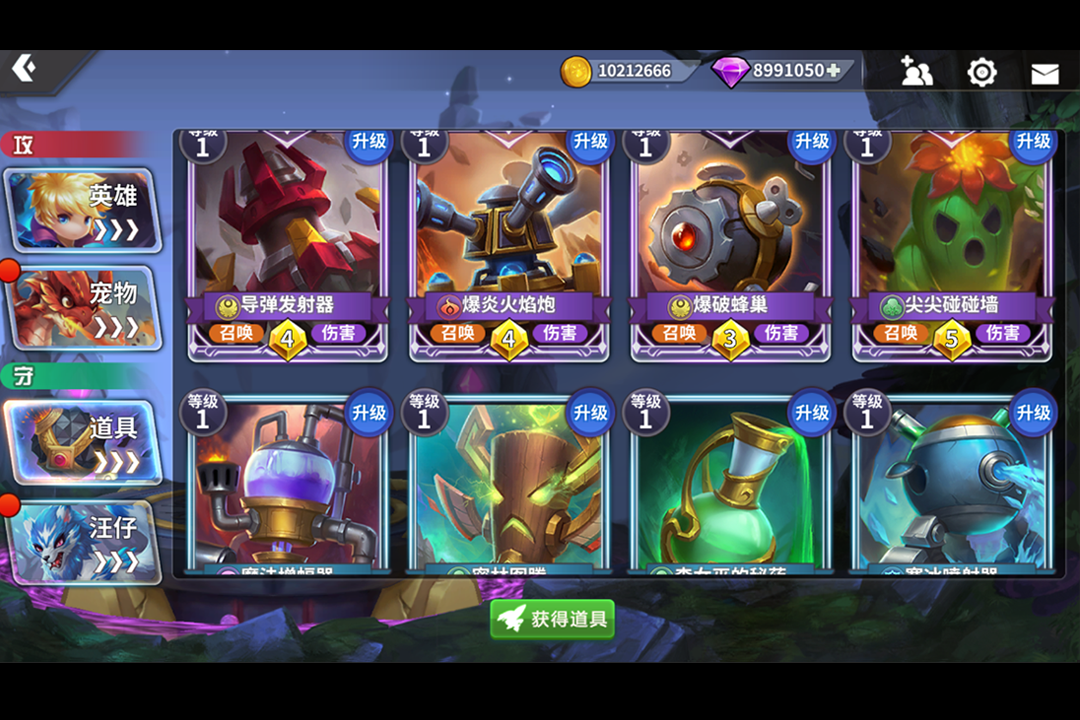Click the green 获得道具 button

click(x=553, y=619)
